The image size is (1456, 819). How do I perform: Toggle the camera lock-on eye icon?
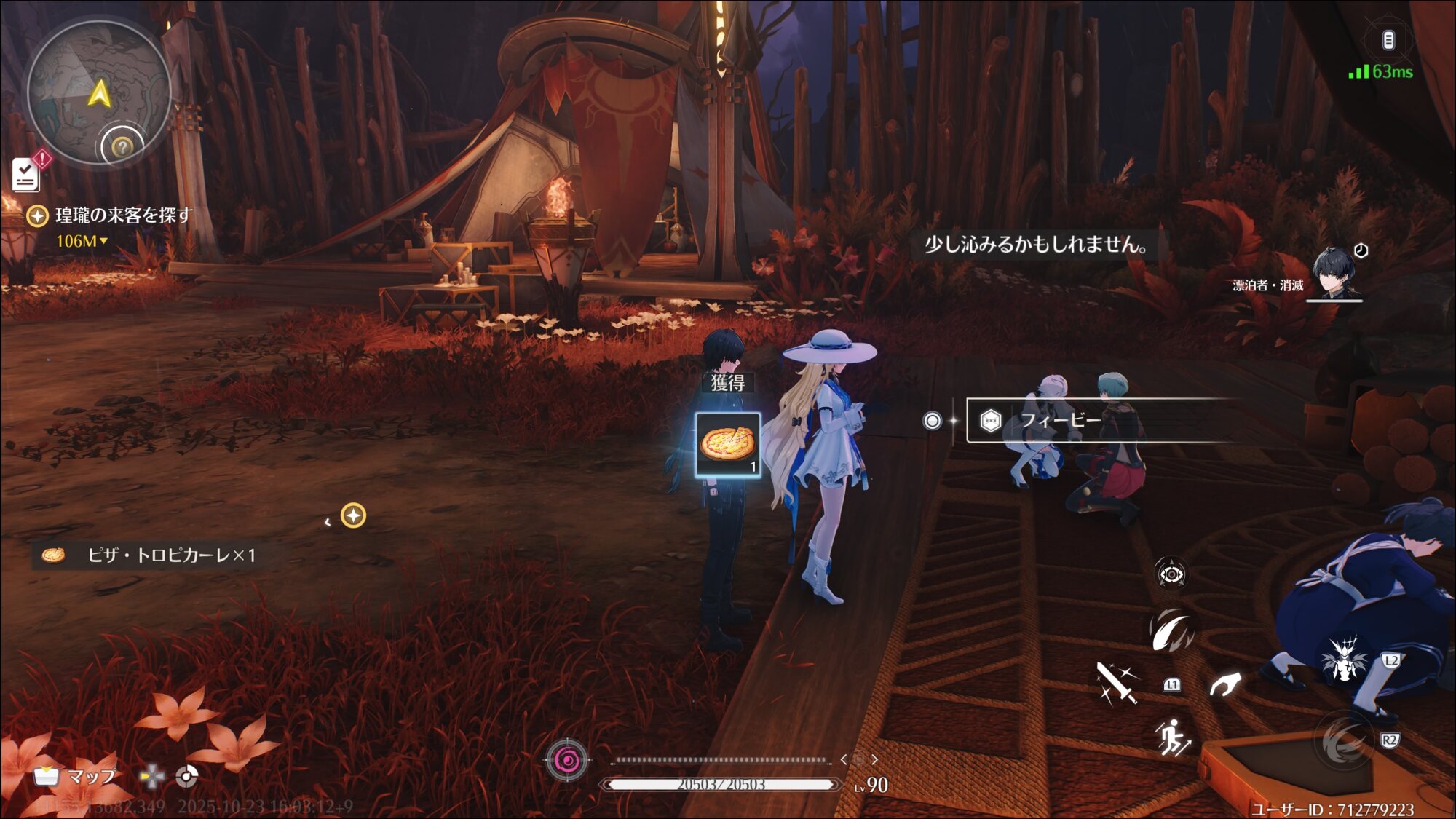[1171, 574]
